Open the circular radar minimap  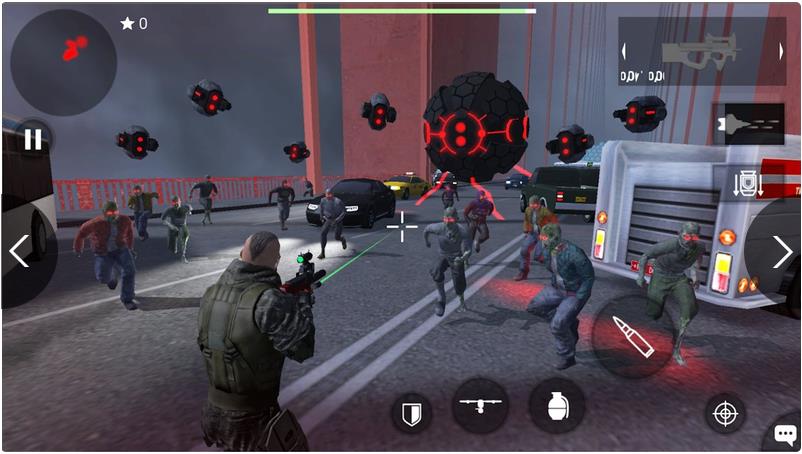(63, 62)
